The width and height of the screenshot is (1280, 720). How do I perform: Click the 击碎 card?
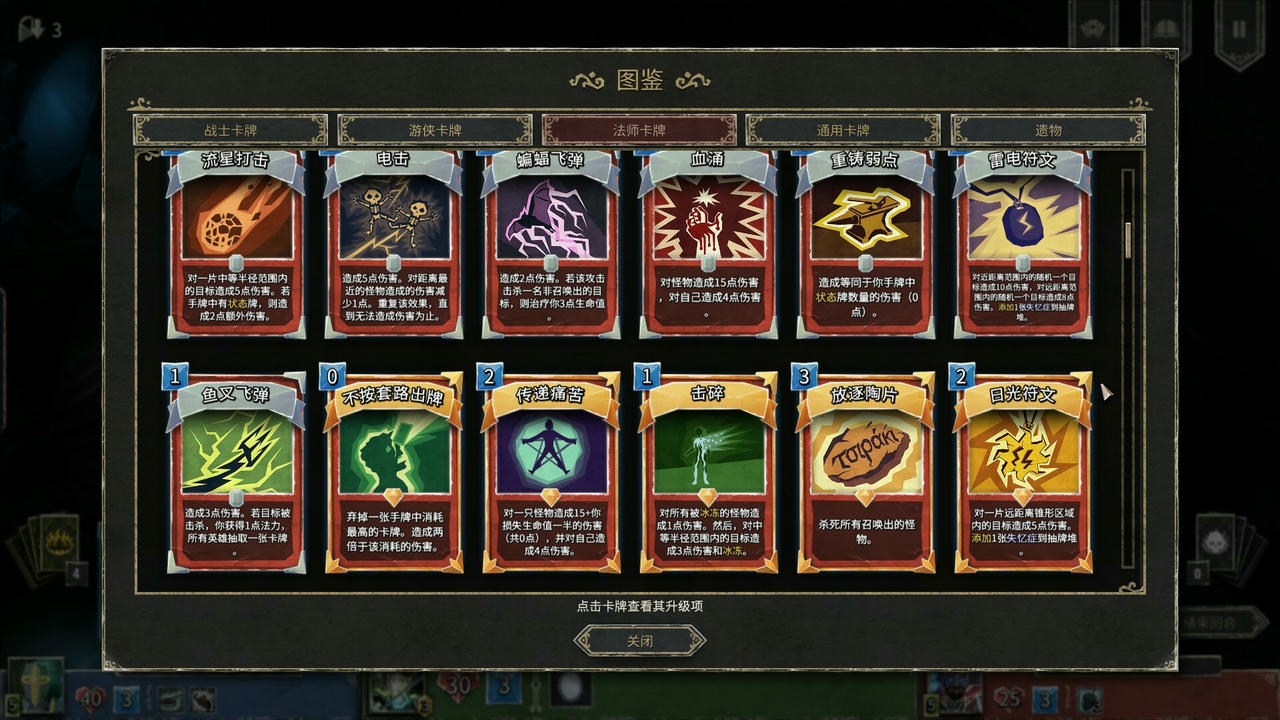(708, 470)
